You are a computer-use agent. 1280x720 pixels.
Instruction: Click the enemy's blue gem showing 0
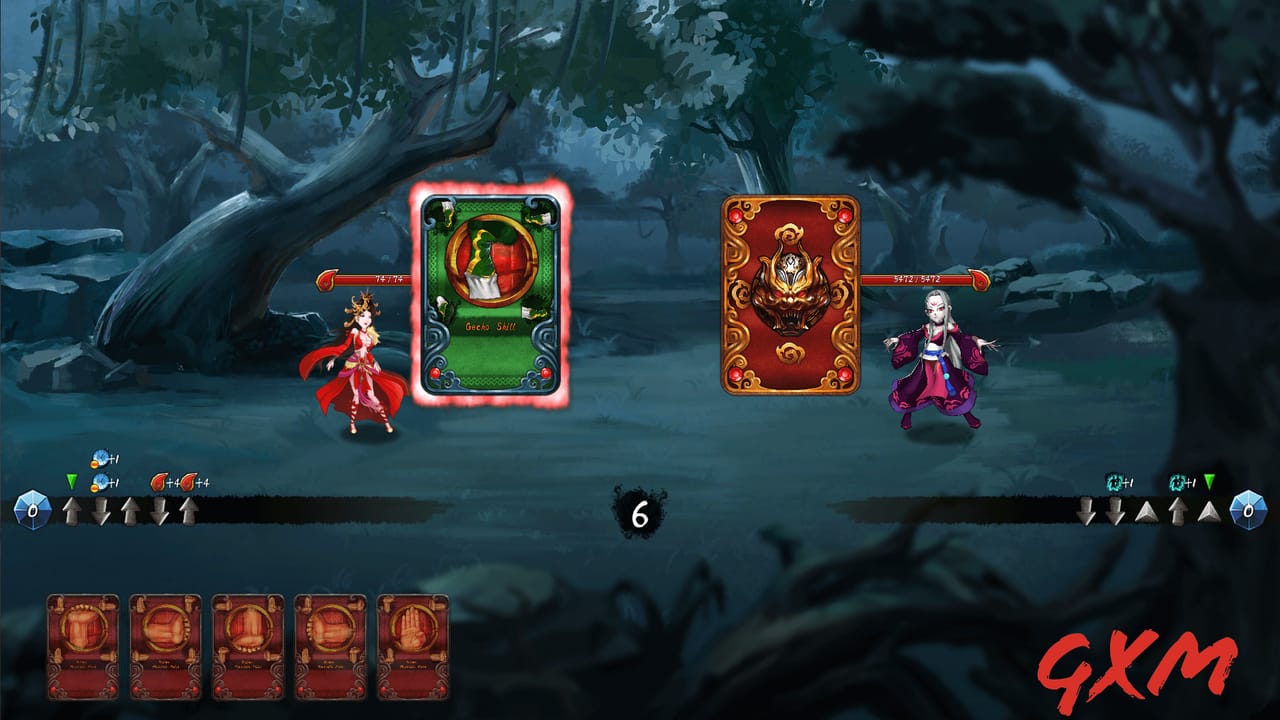click(1250, 510)
